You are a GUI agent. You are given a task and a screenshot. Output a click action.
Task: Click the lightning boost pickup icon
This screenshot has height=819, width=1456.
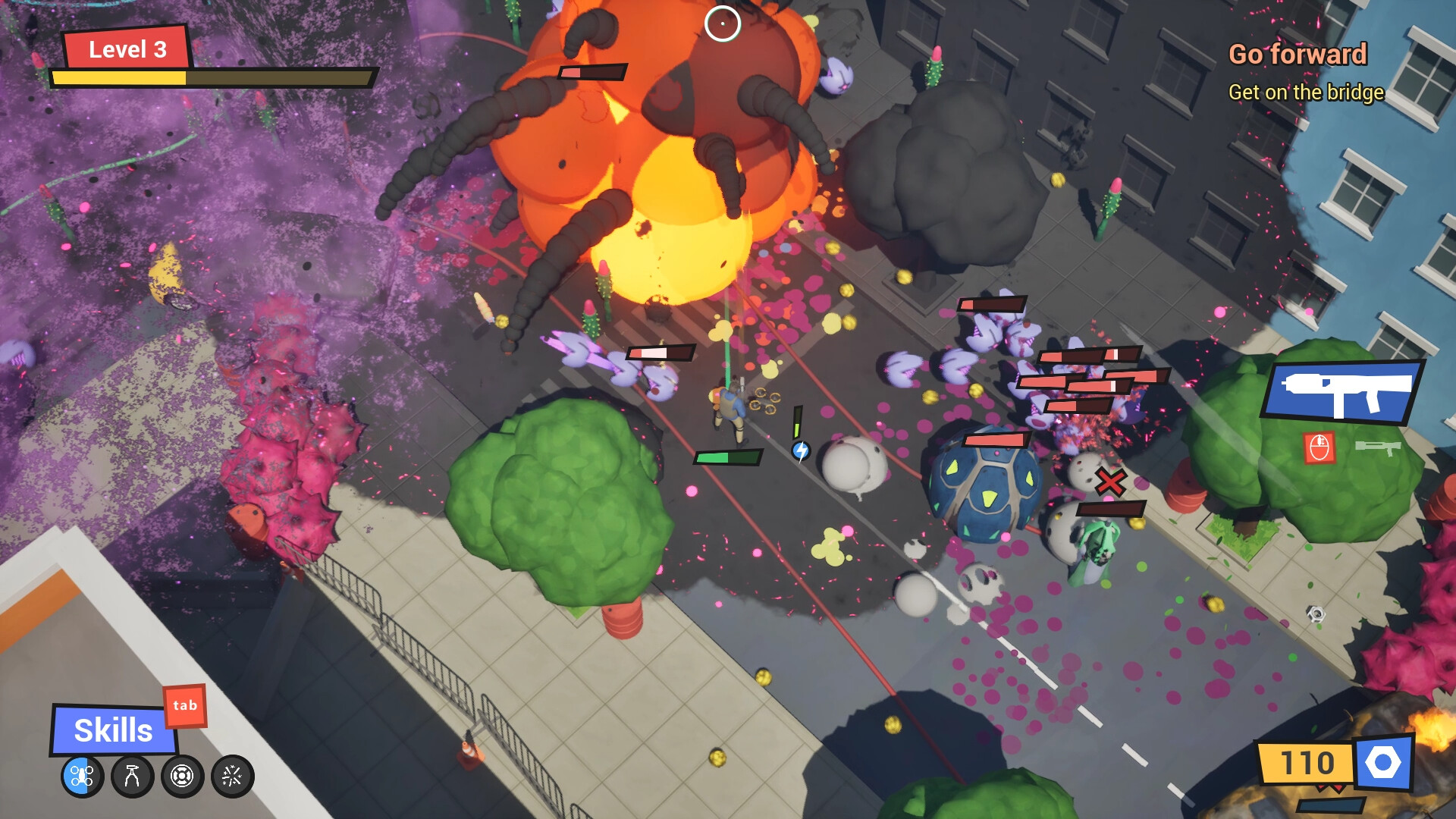(800, 450)
